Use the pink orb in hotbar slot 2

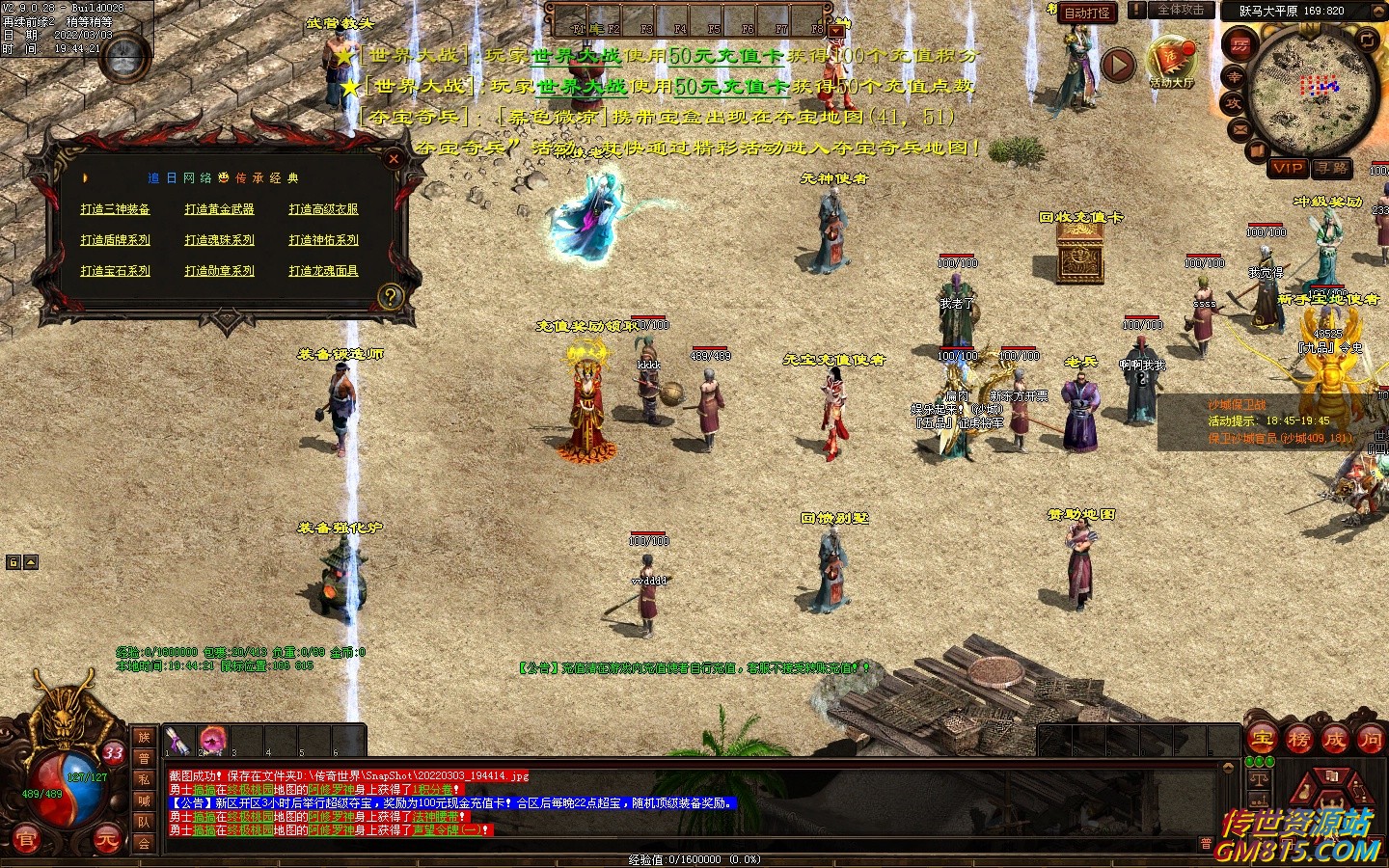point(212,741)
